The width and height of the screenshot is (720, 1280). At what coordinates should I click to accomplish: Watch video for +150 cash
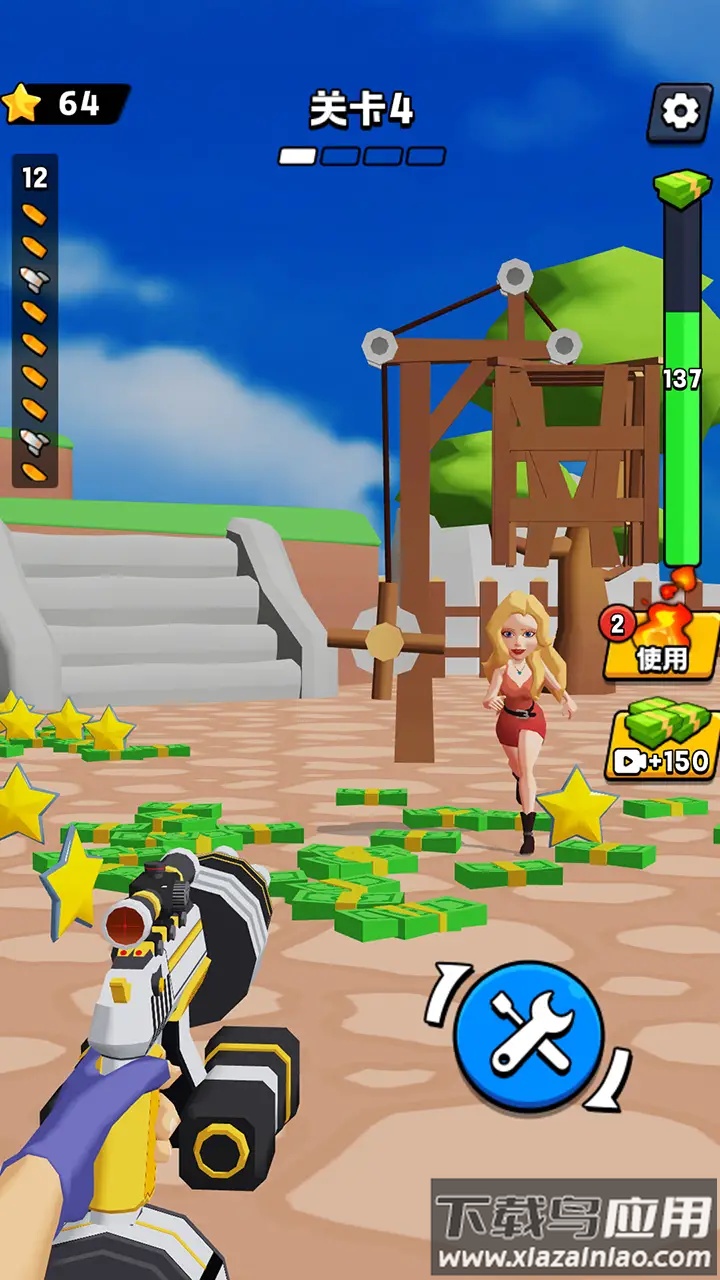(x=663, y=743)
